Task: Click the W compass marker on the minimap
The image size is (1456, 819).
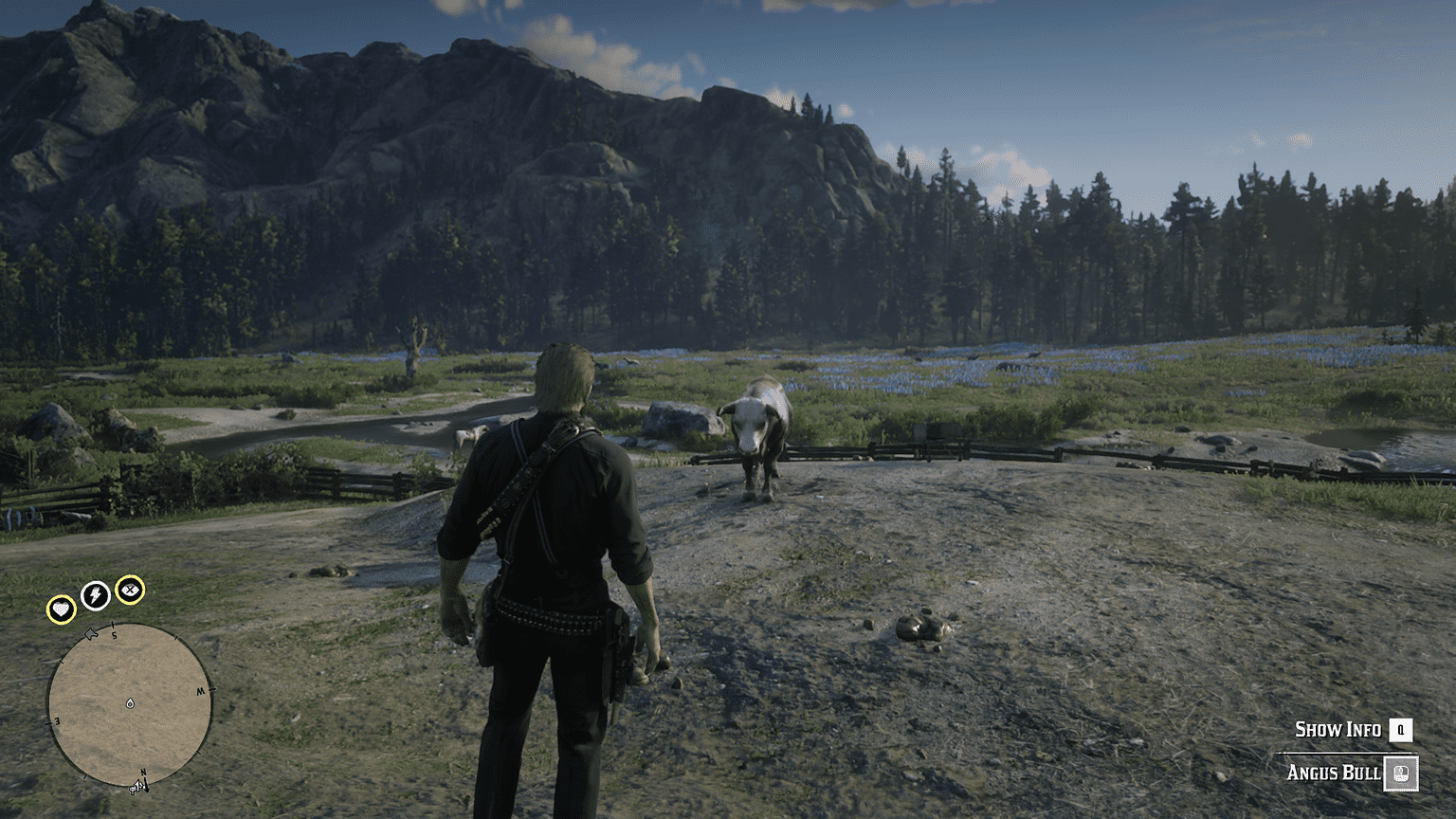Action: [x=200, y=690]
